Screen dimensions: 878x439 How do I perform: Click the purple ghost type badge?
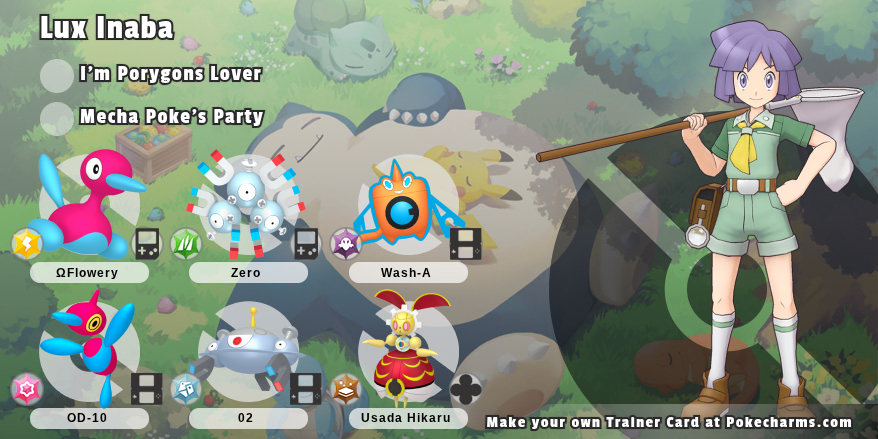click(346, 244)
